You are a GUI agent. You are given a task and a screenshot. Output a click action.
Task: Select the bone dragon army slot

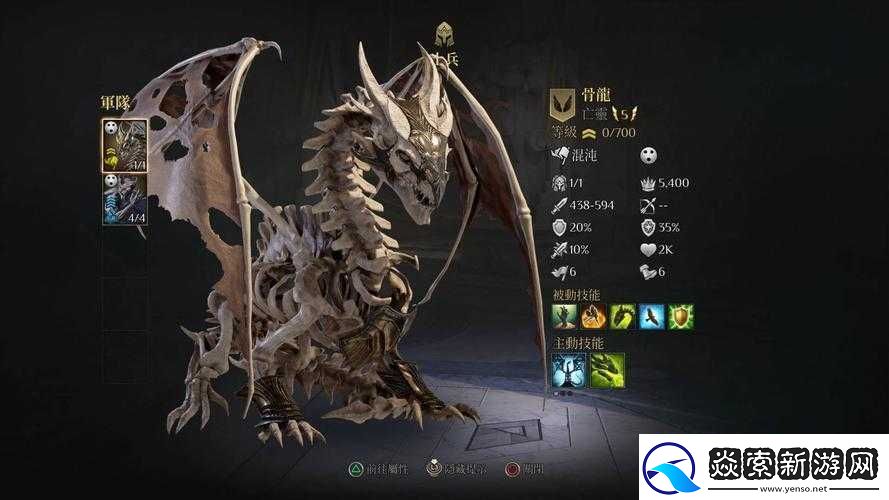click(x=125, y=145)
